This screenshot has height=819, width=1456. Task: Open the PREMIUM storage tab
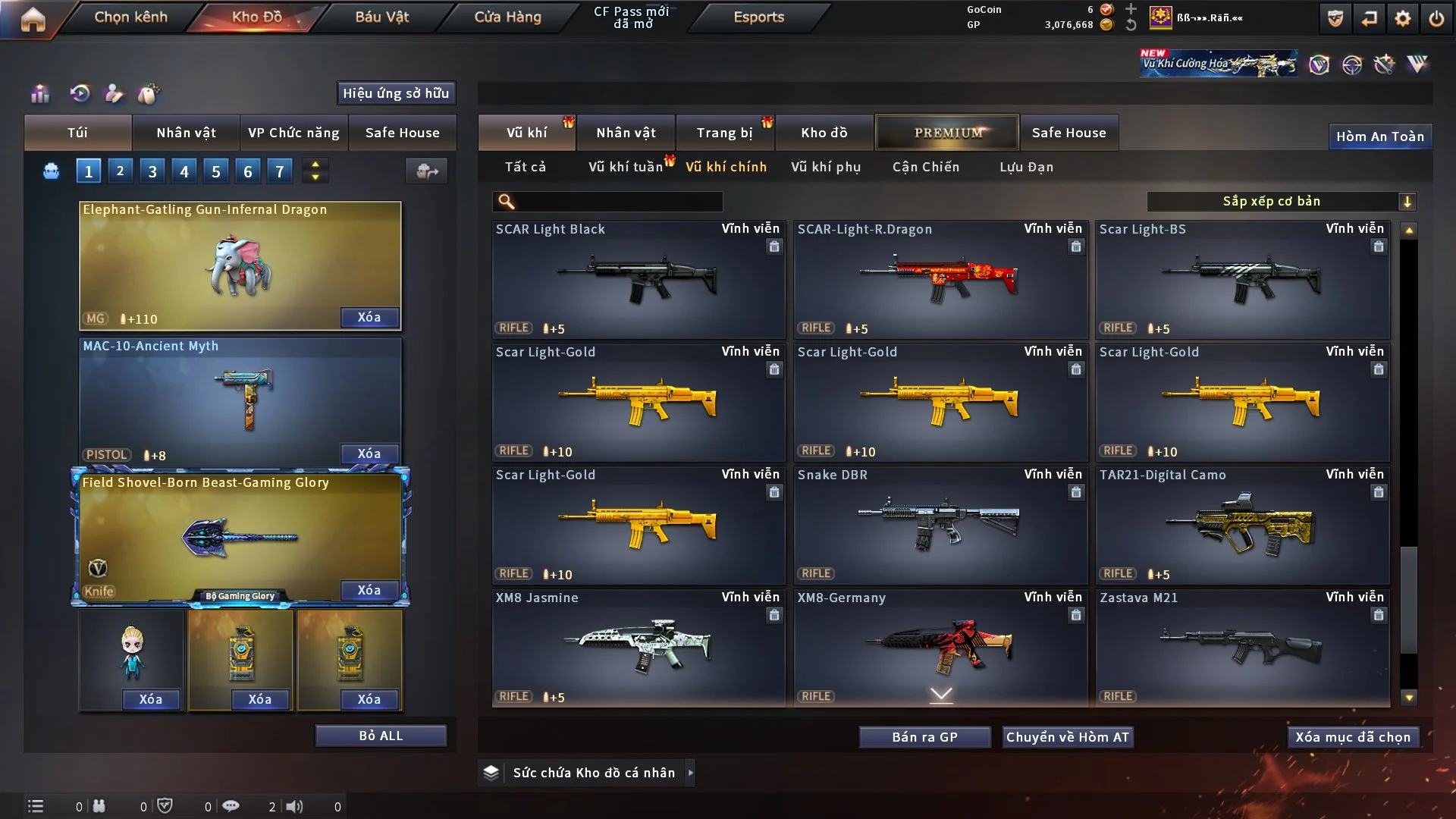click(947, 133)
